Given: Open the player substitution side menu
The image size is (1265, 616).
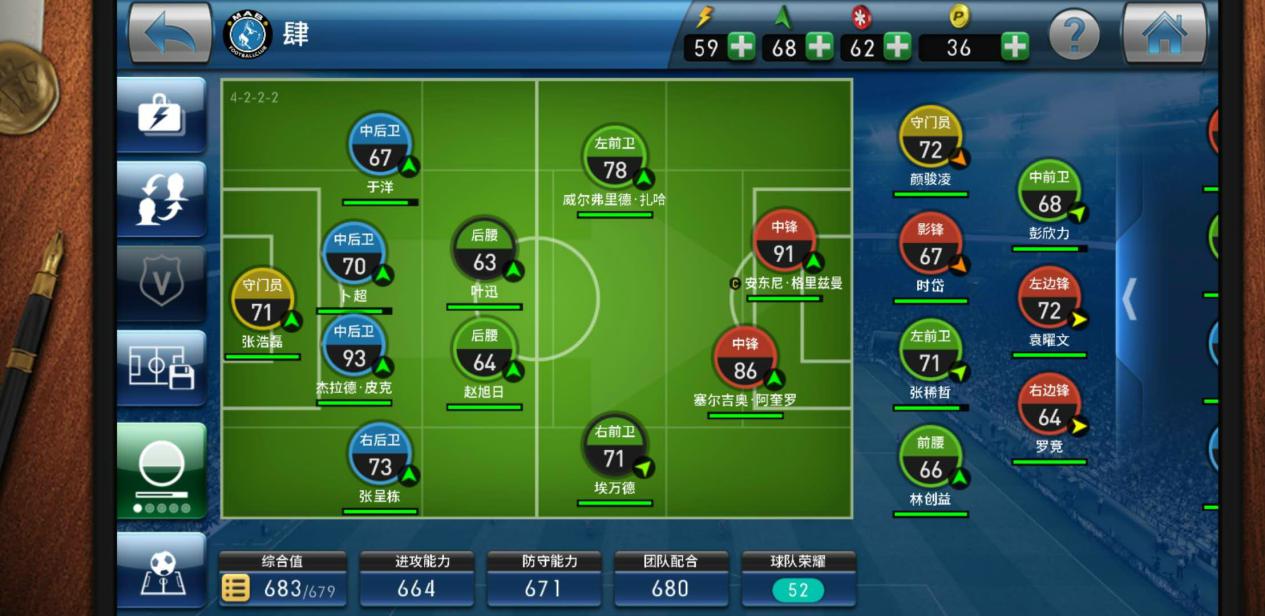Looking at the screenshot, I should (x=161, y=199).
